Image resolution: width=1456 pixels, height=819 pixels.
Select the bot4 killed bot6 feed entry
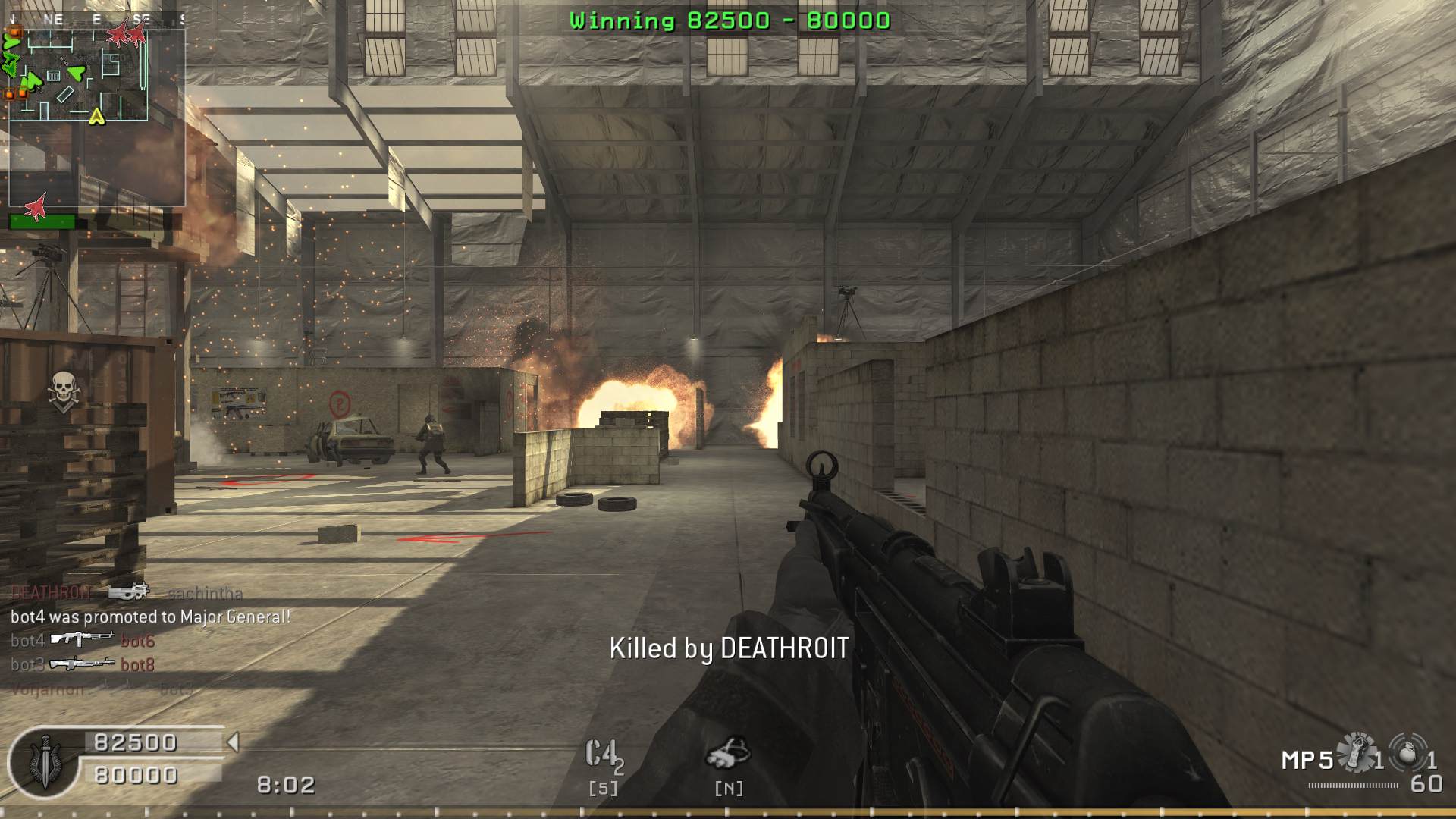pyautogui.click(x=82, y=641)
